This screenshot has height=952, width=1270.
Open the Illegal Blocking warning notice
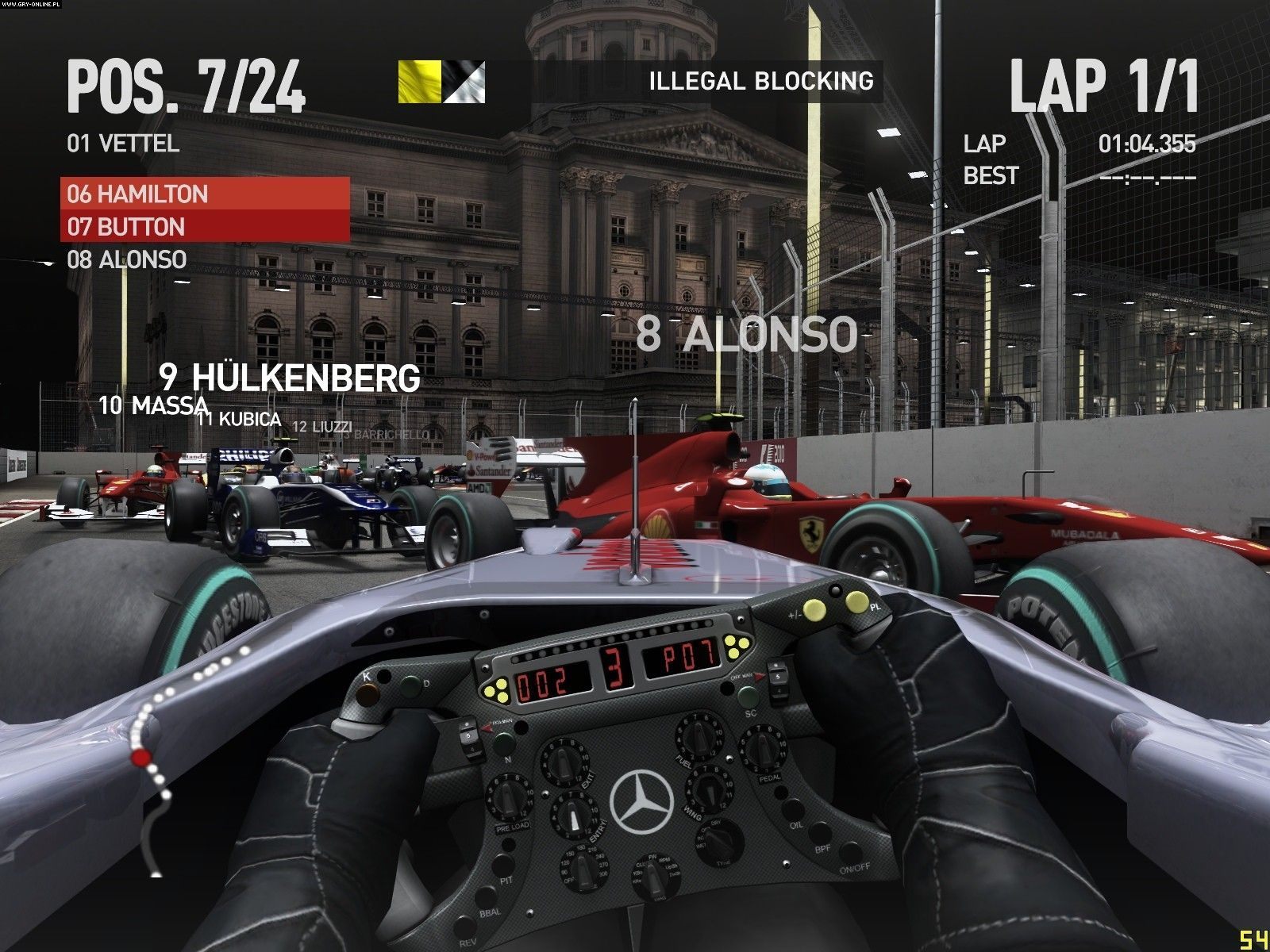point(760,81)
